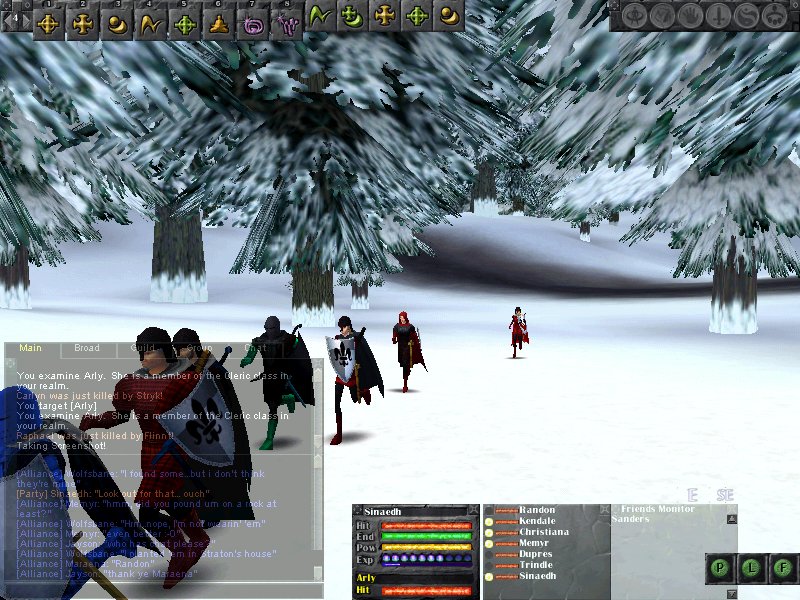Activate the seated figure ability in the hotbar
The image size is (800, 600).
click(219, 19)
